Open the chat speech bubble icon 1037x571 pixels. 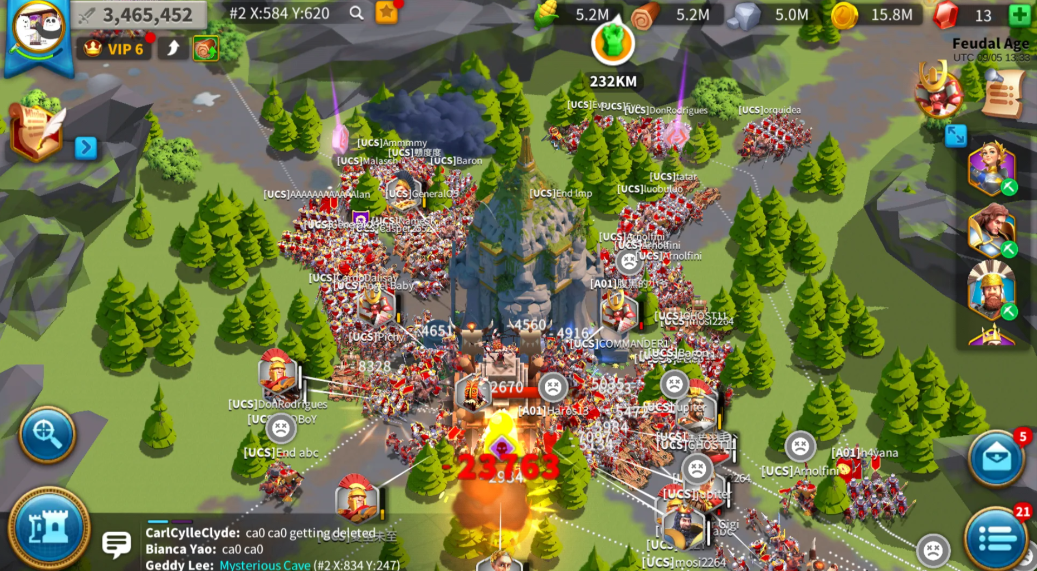click(x=116, y=544)
